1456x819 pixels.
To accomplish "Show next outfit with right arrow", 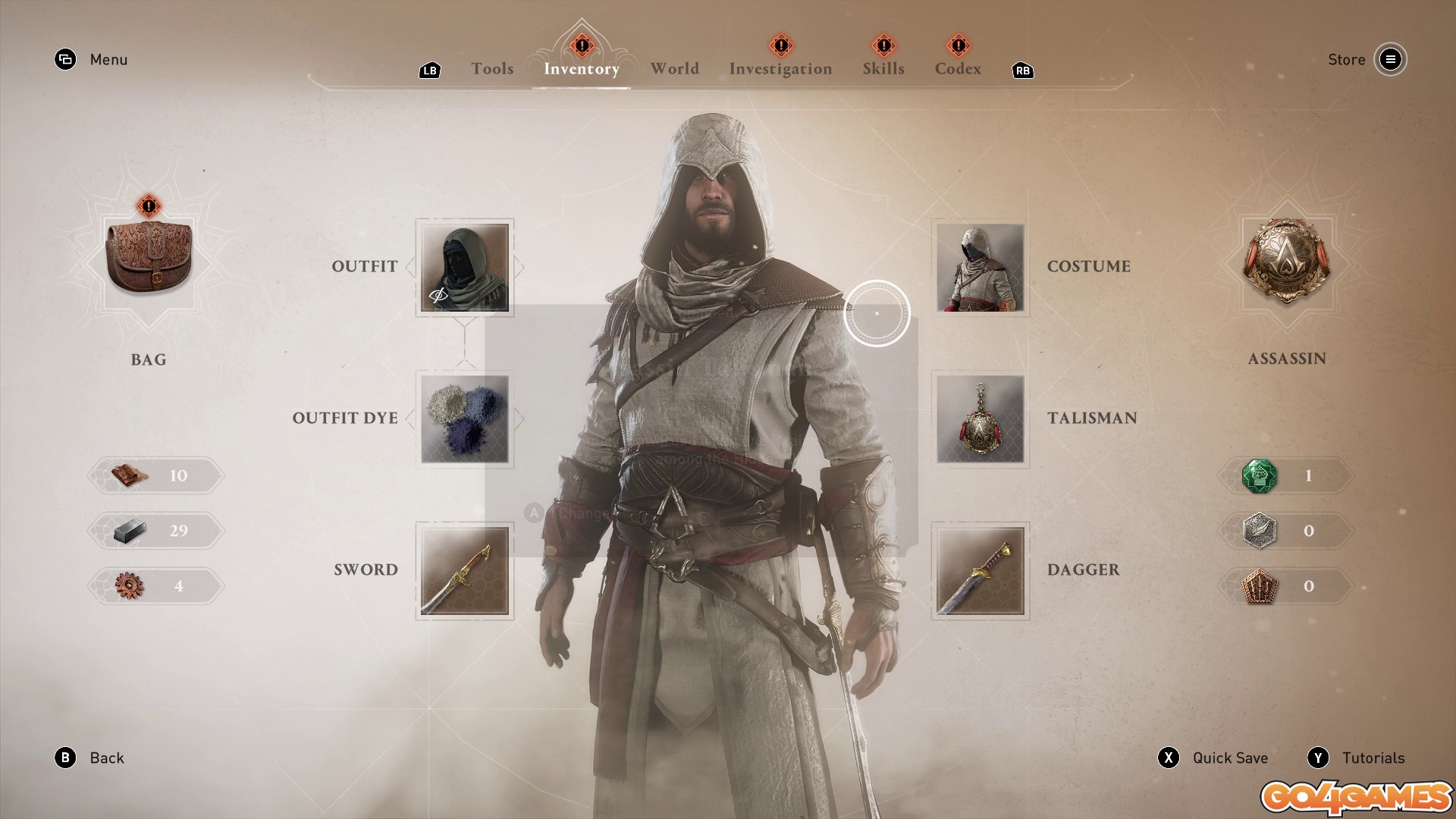I will 519,267.
